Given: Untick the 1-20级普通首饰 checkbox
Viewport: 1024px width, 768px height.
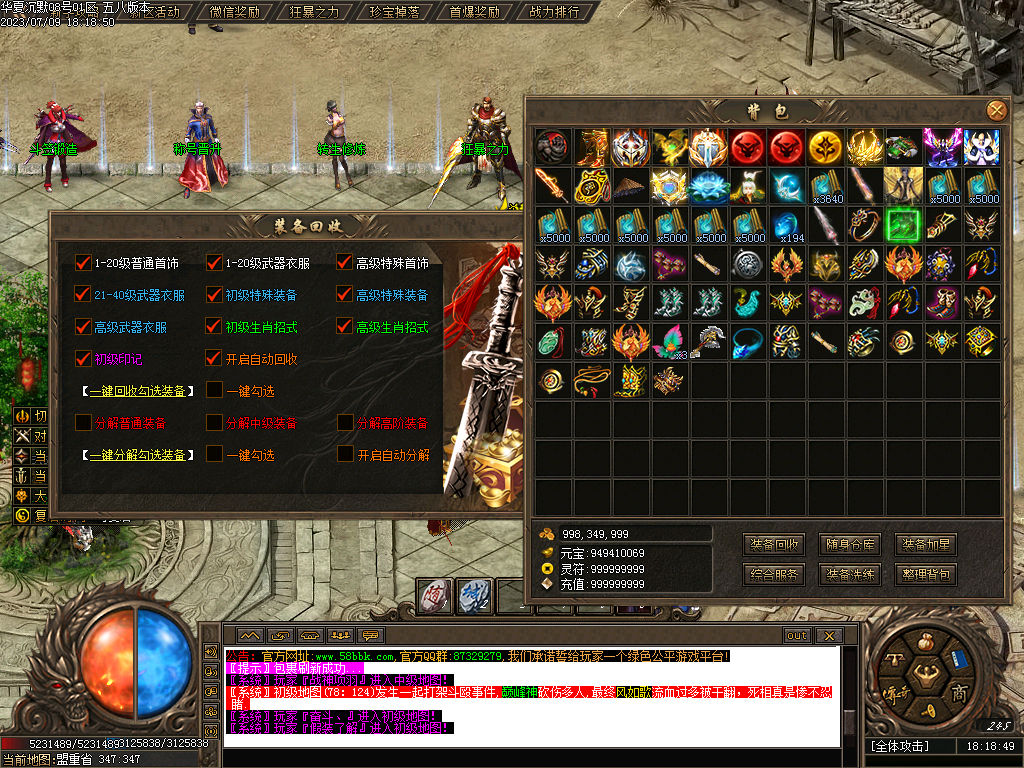Looking at the screenshot, I should pyautogui.click(x=83, y=263).
